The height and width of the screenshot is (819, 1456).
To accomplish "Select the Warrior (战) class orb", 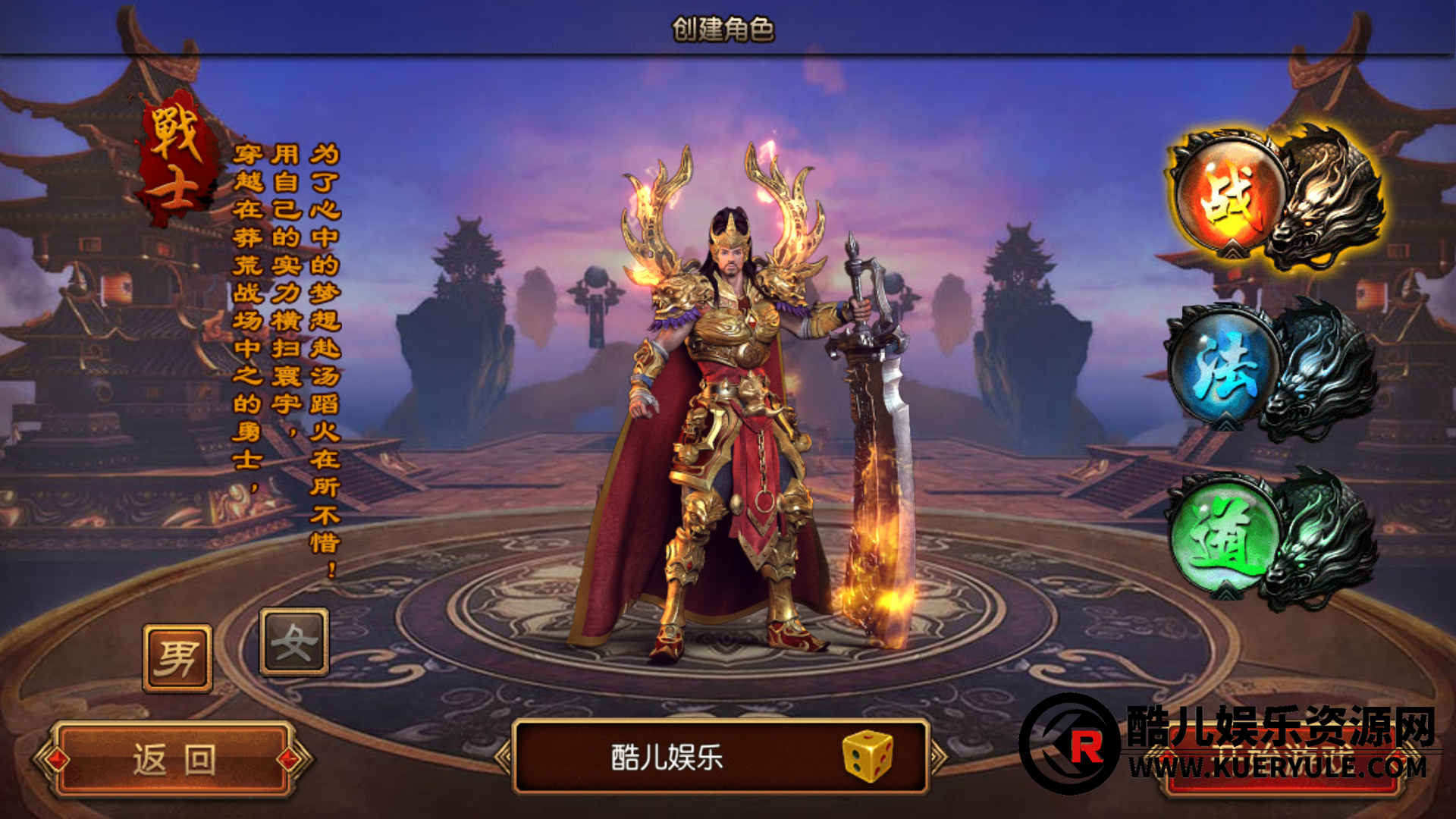I will click(1230, 196).
